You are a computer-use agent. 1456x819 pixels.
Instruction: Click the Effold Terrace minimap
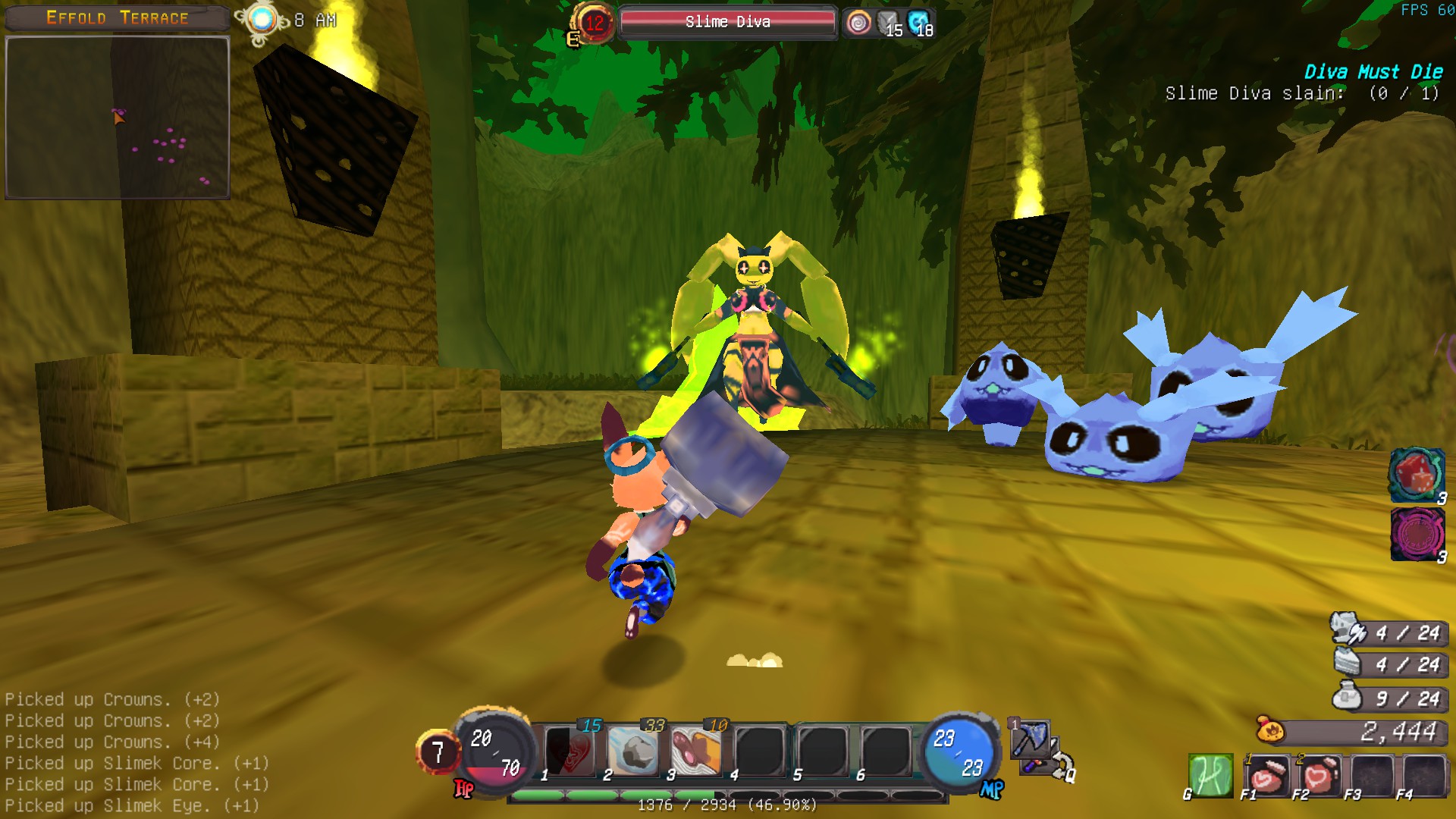coord(118,118)
